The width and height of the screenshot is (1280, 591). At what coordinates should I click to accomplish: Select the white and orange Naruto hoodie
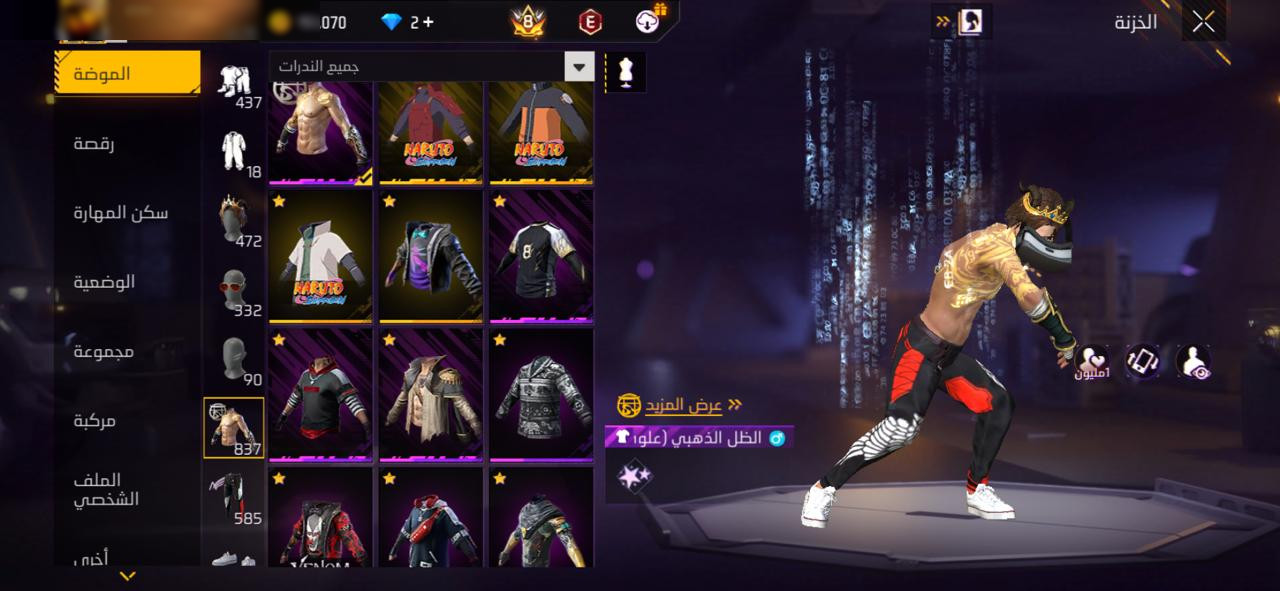(x=320, y=256)
